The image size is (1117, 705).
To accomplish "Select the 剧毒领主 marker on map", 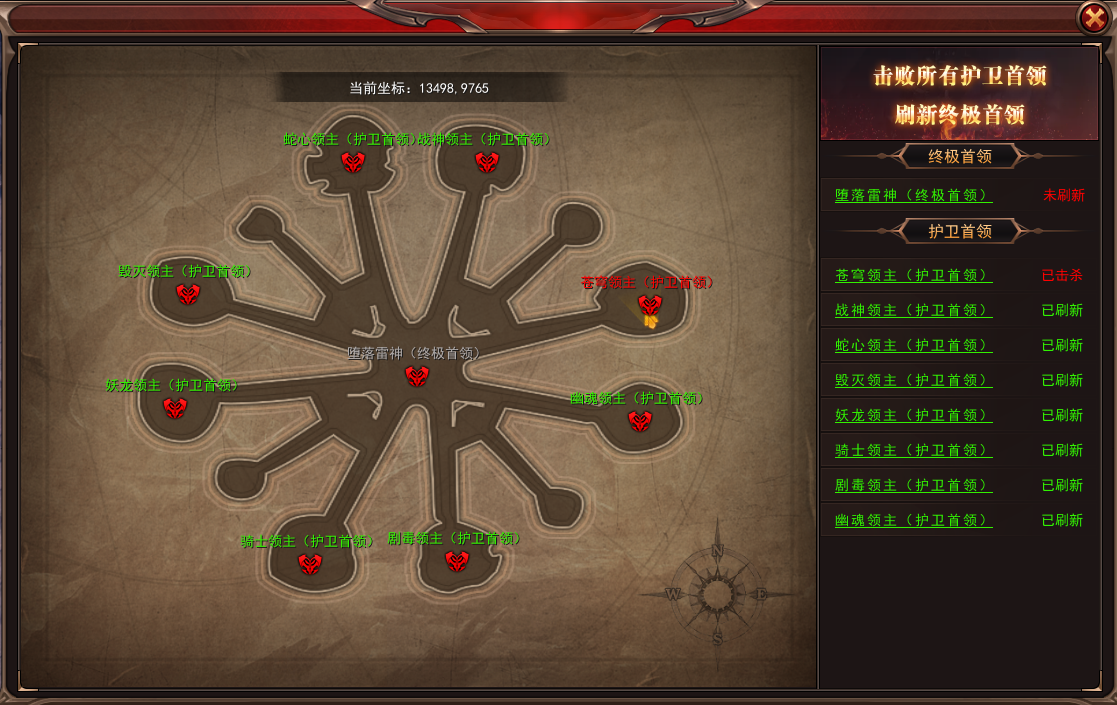I will click(x=457, y=560).
